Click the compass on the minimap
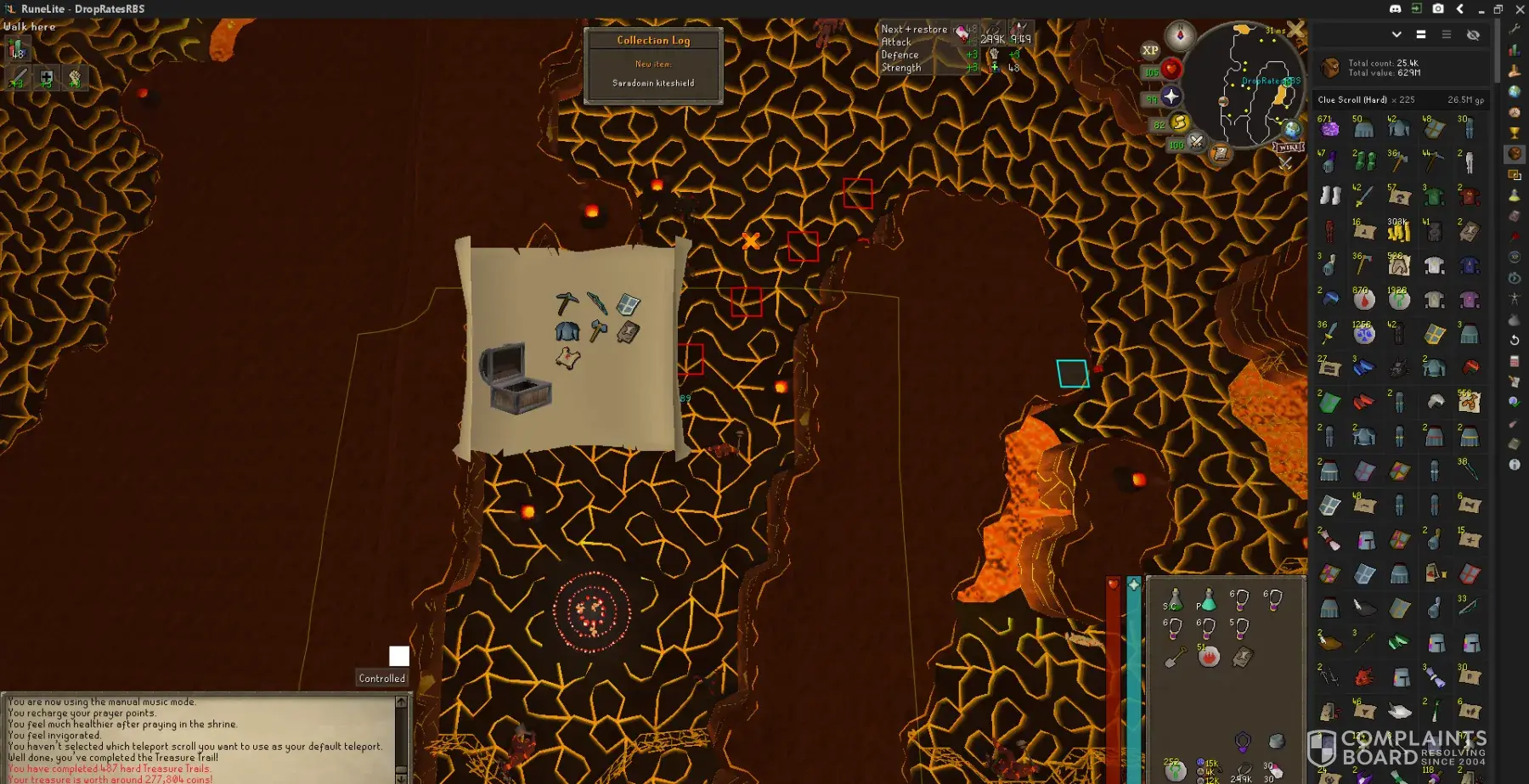 pos(1180,36)
